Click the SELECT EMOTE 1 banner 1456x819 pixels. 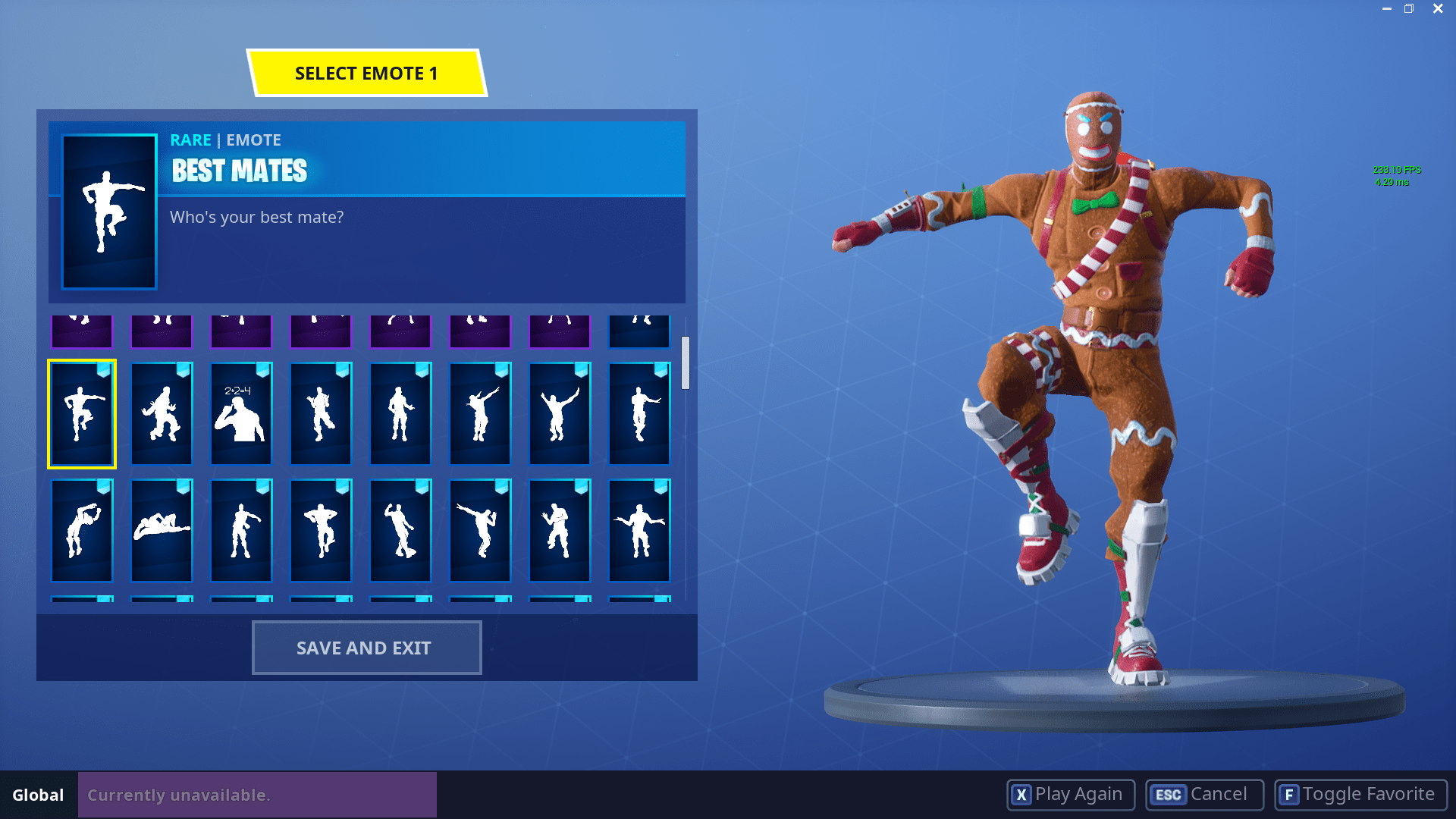(x=366, y=73)
